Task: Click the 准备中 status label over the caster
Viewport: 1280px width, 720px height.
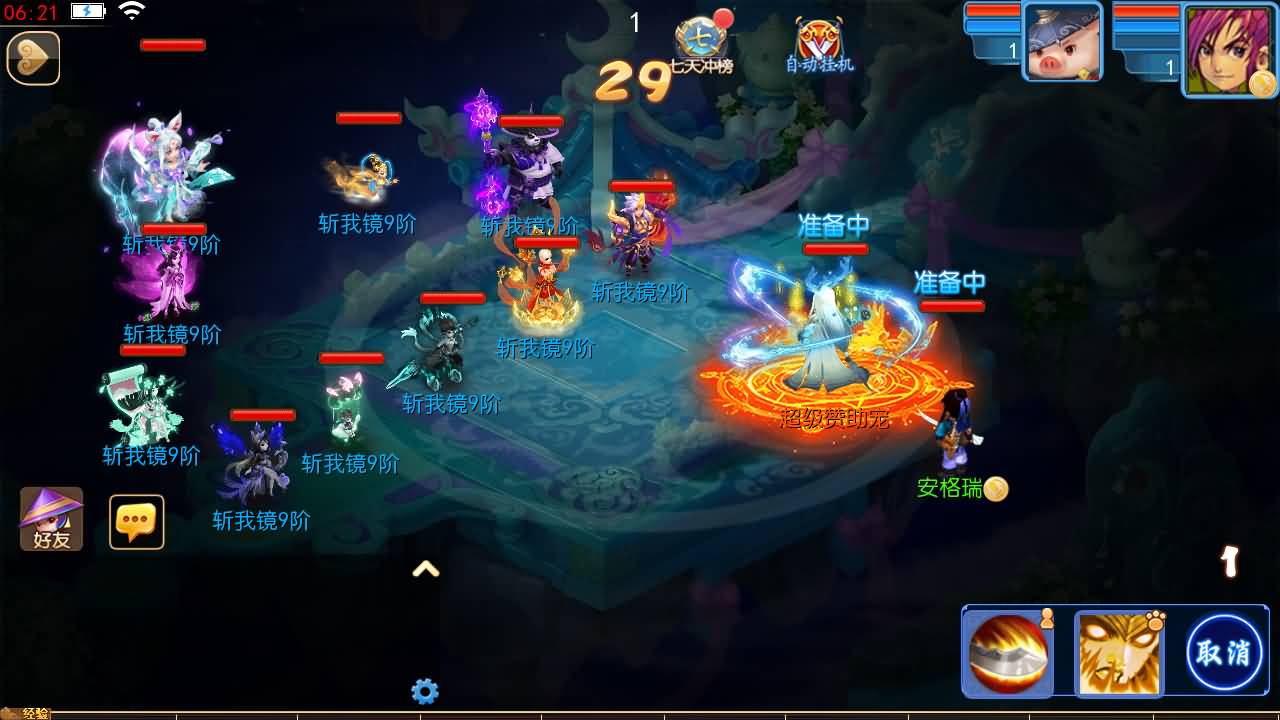Action: tap(836, 225)
